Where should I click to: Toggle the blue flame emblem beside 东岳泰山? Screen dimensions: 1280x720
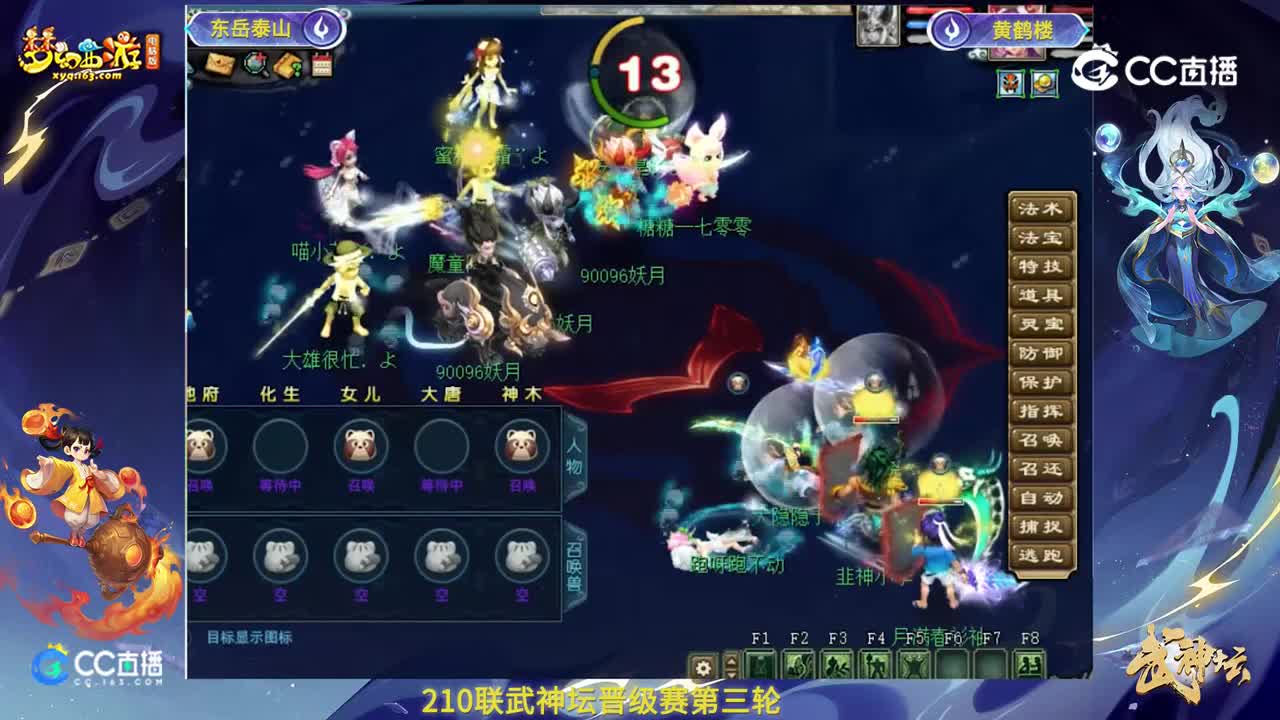click(x=320, y=30)
